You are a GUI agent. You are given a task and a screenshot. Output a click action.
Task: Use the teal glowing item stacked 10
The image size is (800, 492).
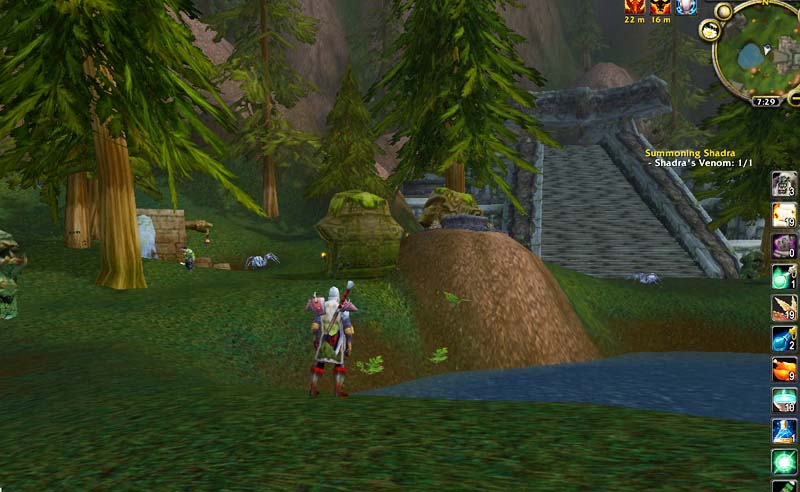coord(784,400)
